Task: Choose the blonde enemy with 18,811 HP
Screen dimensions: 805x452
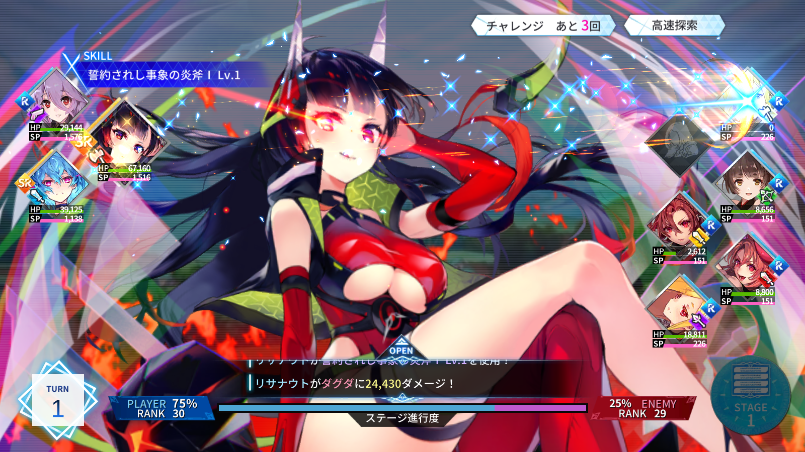Action: click(x=680, y=306)
